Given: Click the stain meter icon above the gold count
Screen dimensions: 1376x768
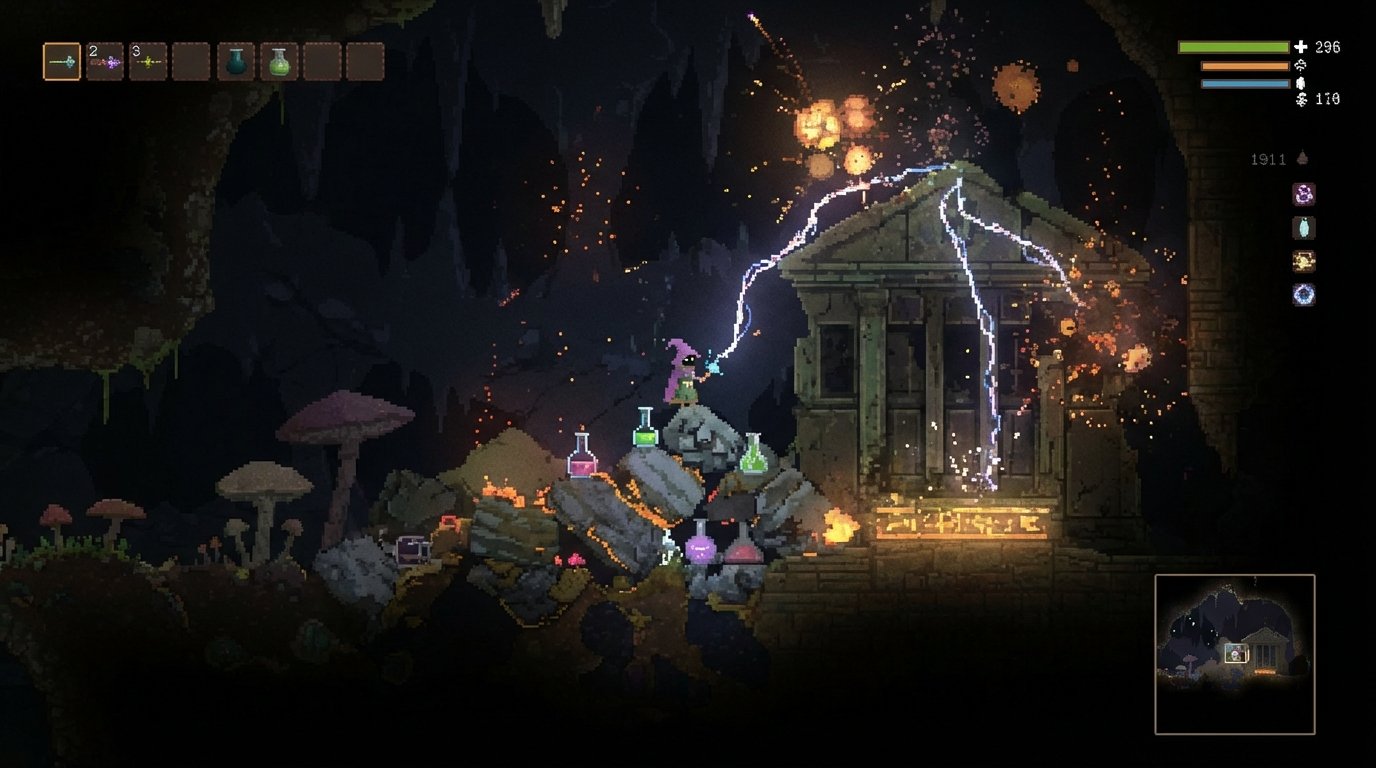Looking at the screenshot, I should click(x=1300, y=83).
